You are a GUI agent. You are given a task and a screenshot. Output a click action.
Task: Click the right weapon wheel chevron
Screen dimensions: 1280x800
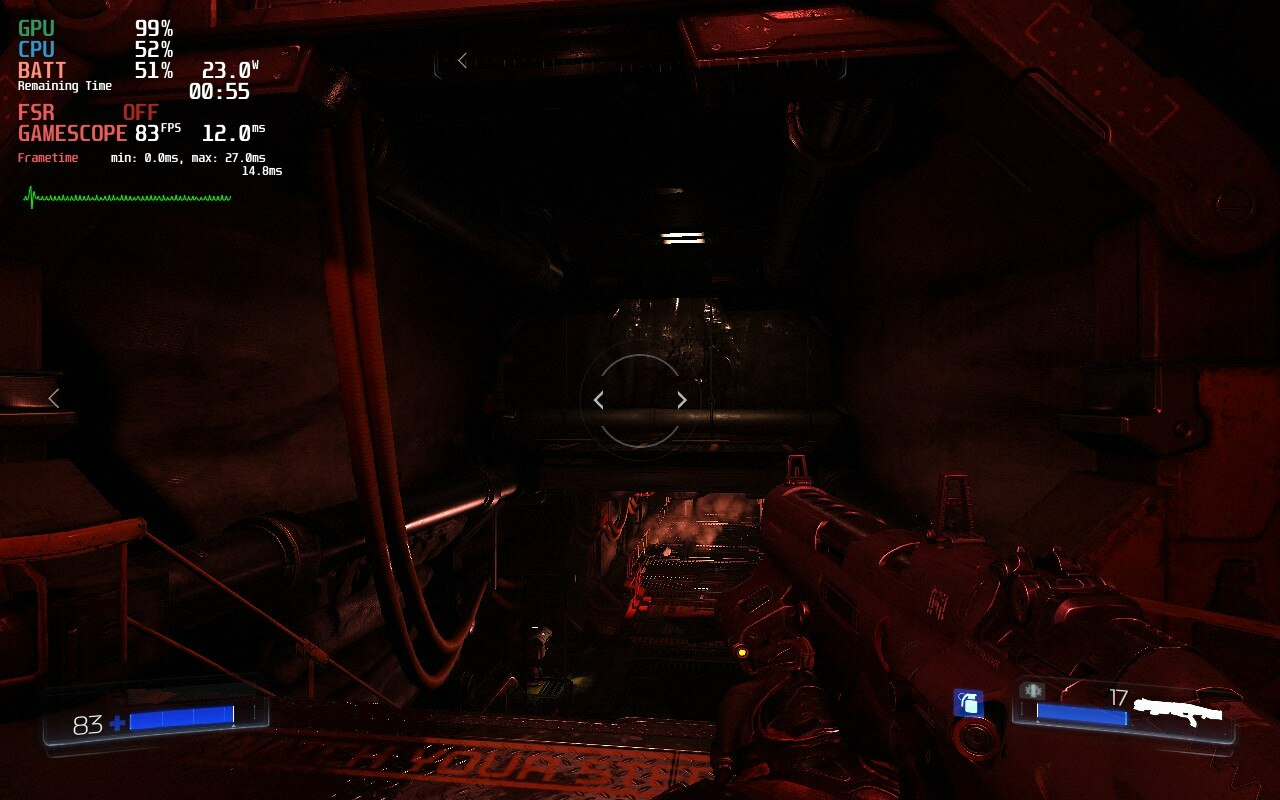click(x=681, y=399)
